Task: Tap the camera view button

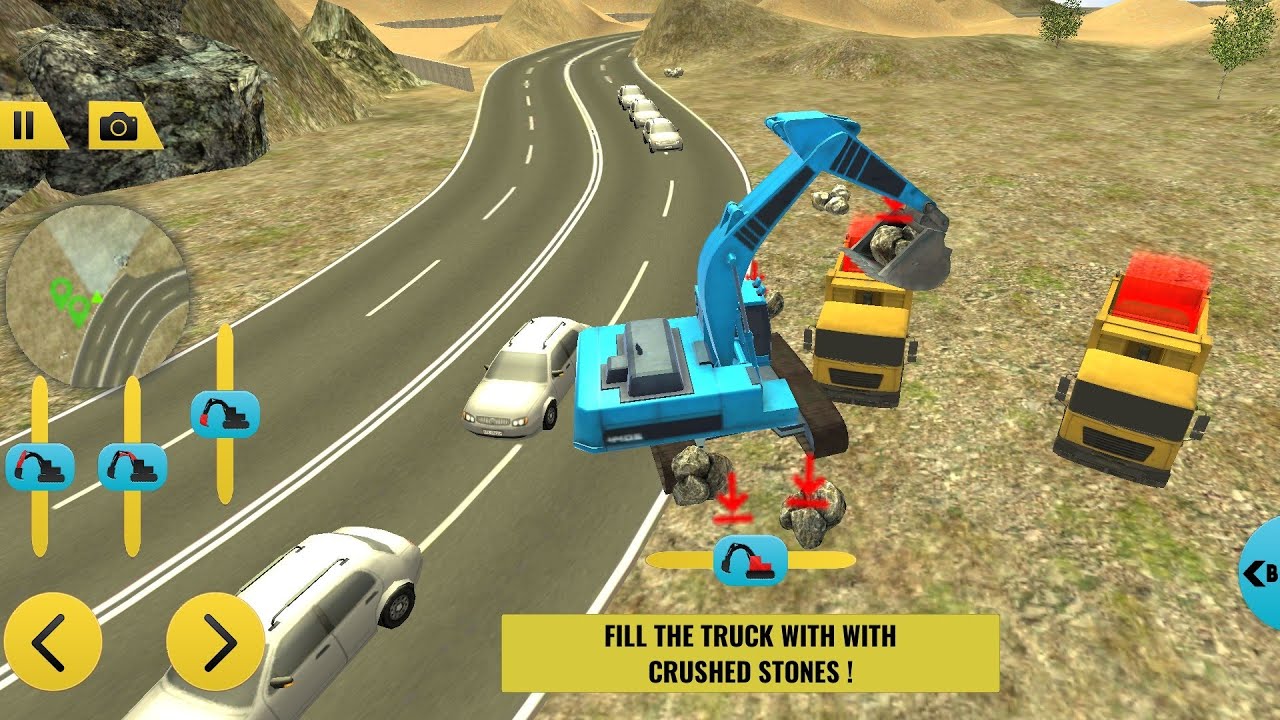Action: [121, 126]
